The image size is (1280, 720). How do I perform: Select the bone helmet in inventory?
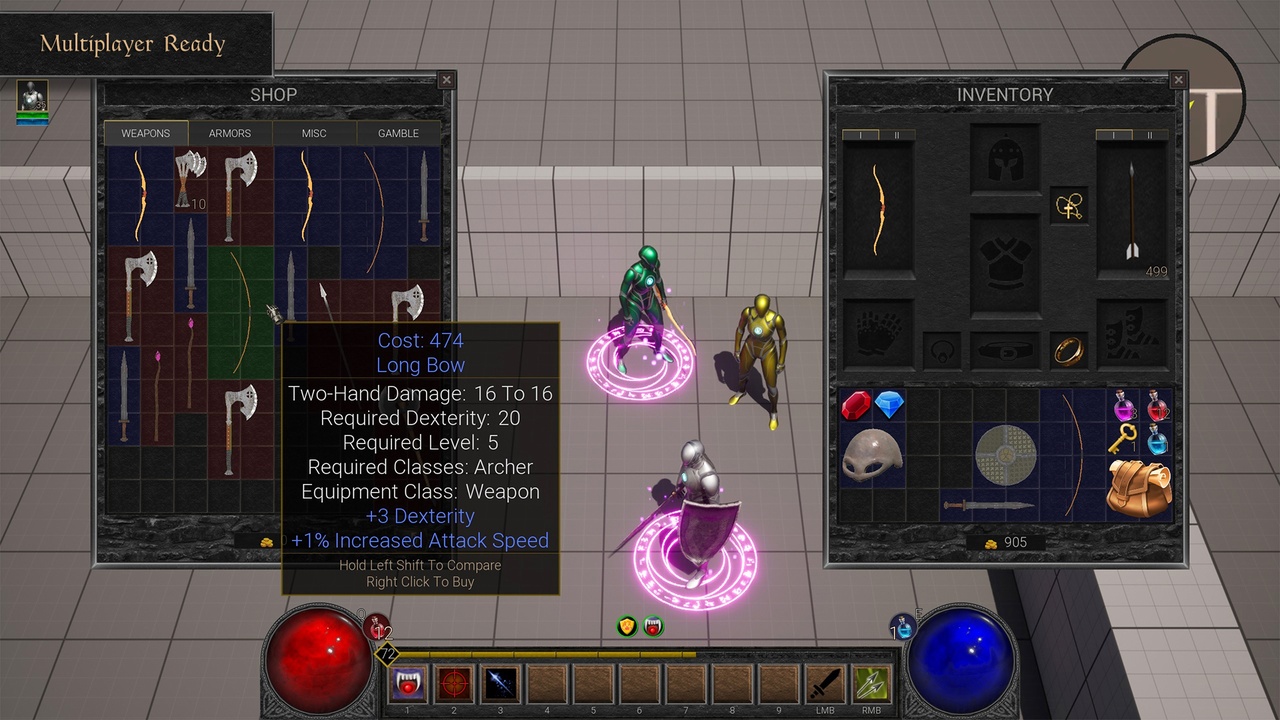[873, 455]
